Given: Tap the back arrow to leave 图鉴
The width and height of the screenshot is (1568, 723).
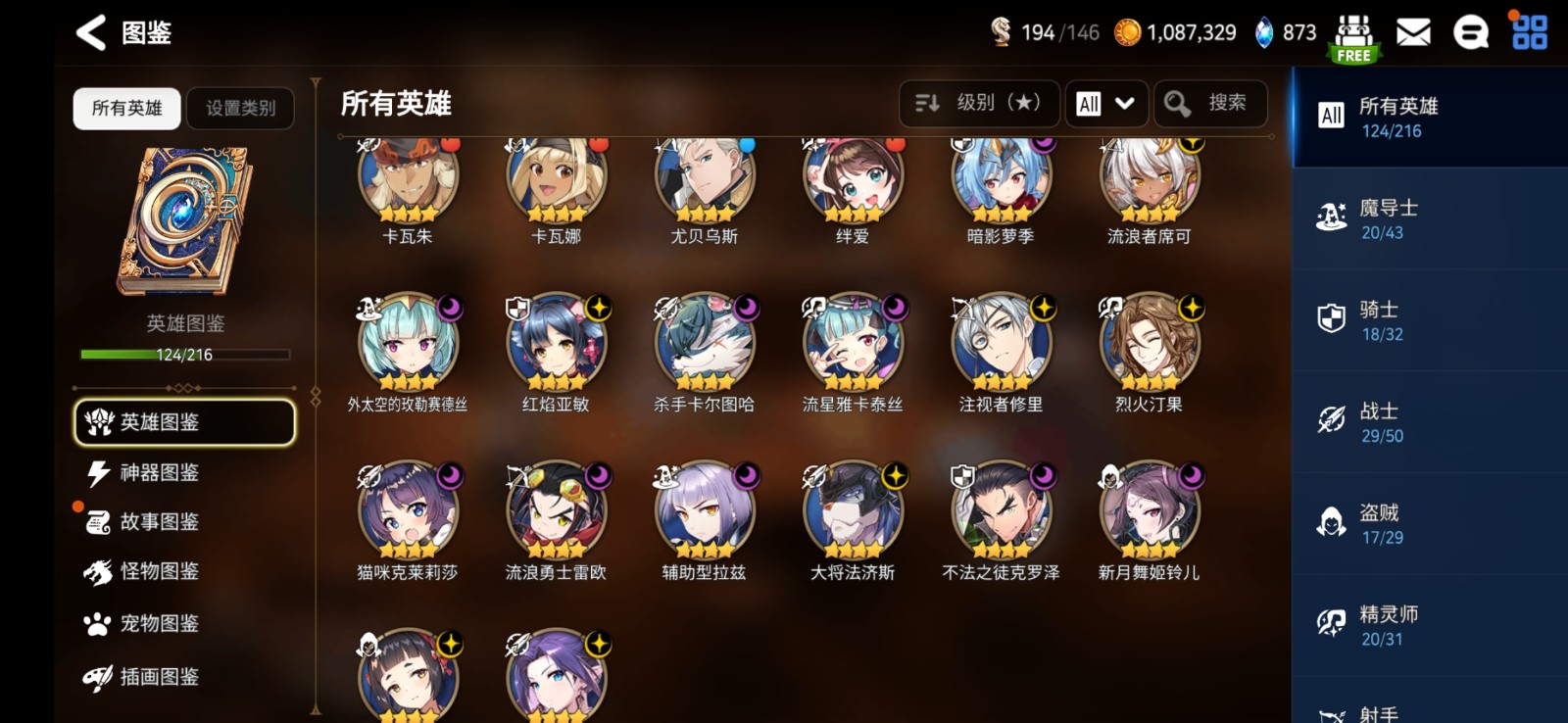Looking at the screenshot, I should pyautogui.click(x=90, y=32).
